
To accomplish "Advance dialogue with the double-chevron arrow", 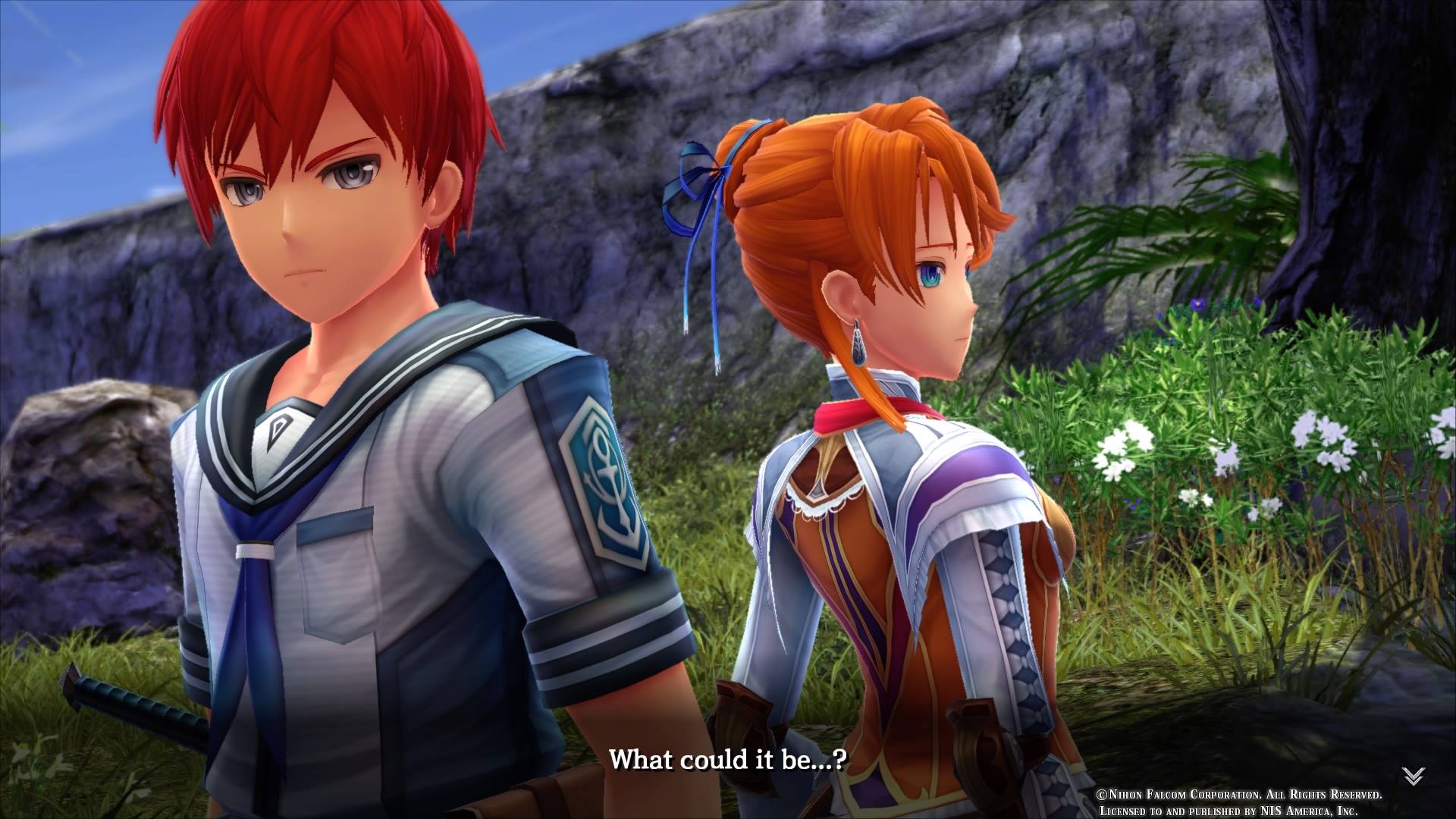I will pos(1413,776).
